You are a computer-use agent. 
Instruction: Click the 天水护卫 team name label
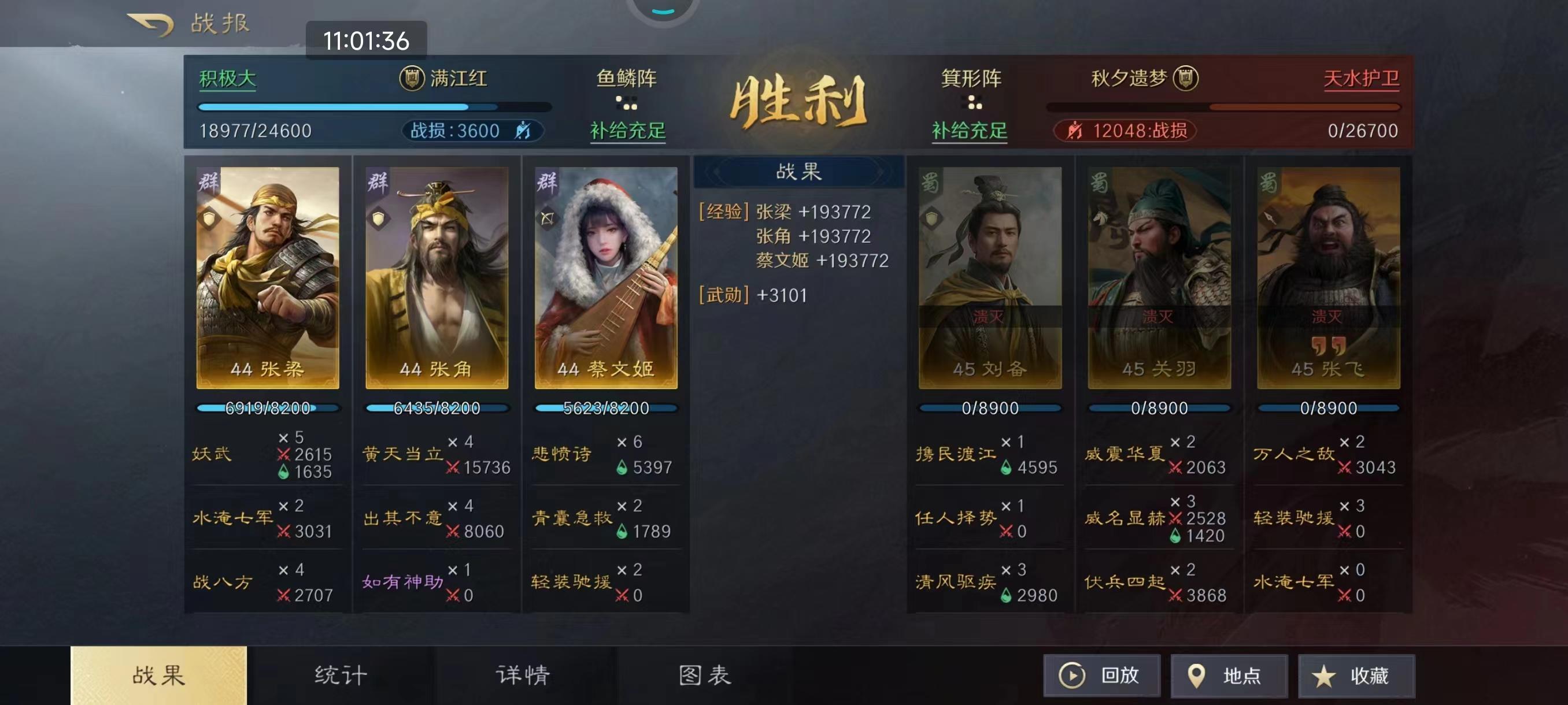1362,78
